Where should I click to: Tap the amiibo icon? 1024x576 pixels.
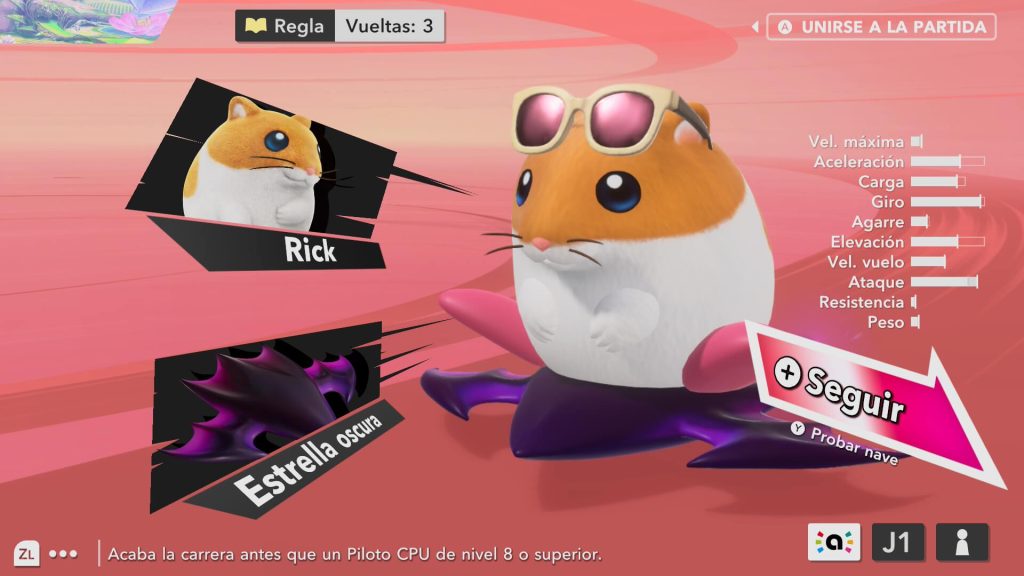click(x=835, y=543)
